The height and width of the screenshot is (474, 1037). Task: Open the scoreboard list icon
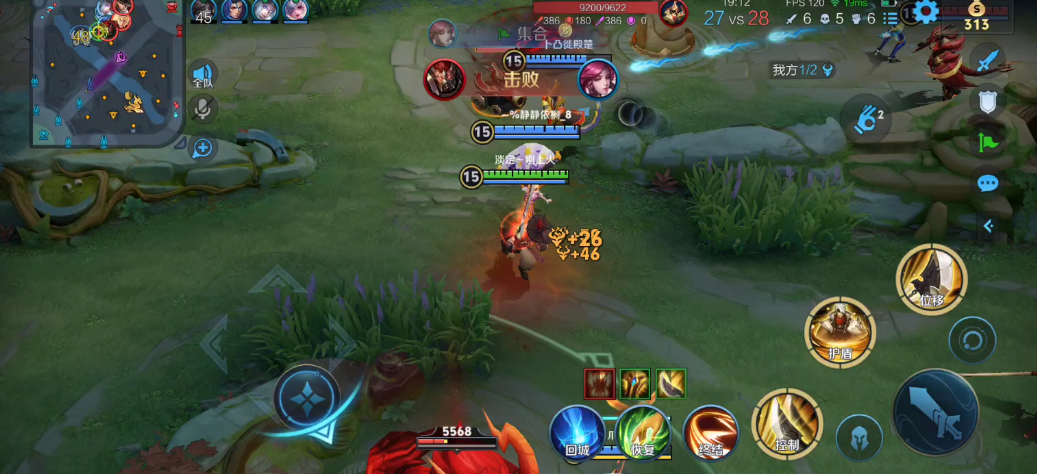pyautogui.click(x=890, y=18)
